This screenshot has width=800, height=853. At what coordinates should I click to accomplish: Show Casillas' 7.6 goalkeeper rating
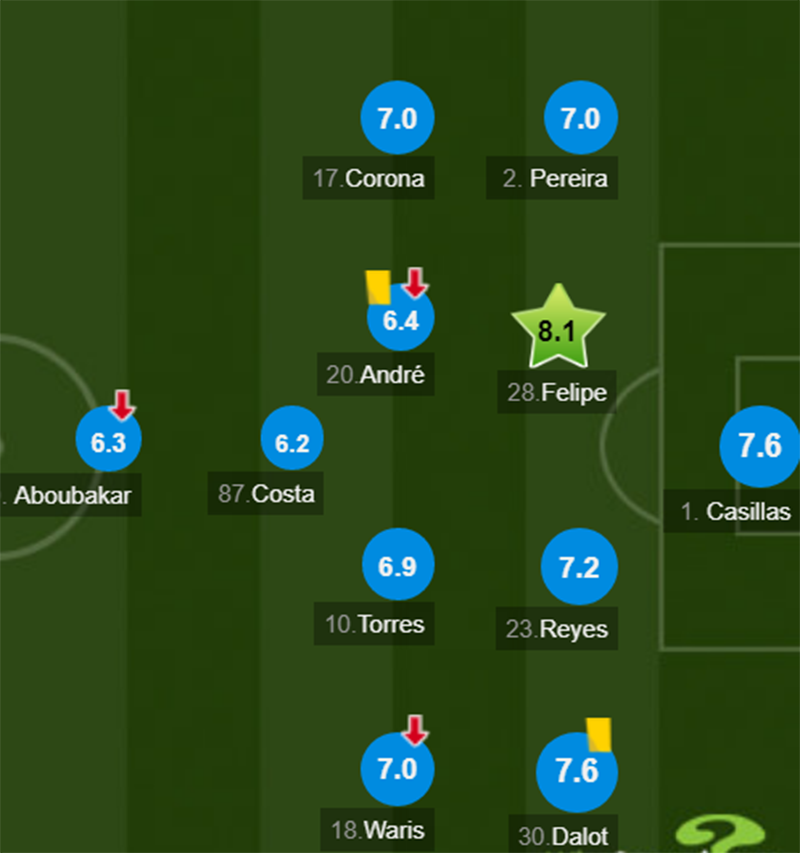click(x=759, y=446)
